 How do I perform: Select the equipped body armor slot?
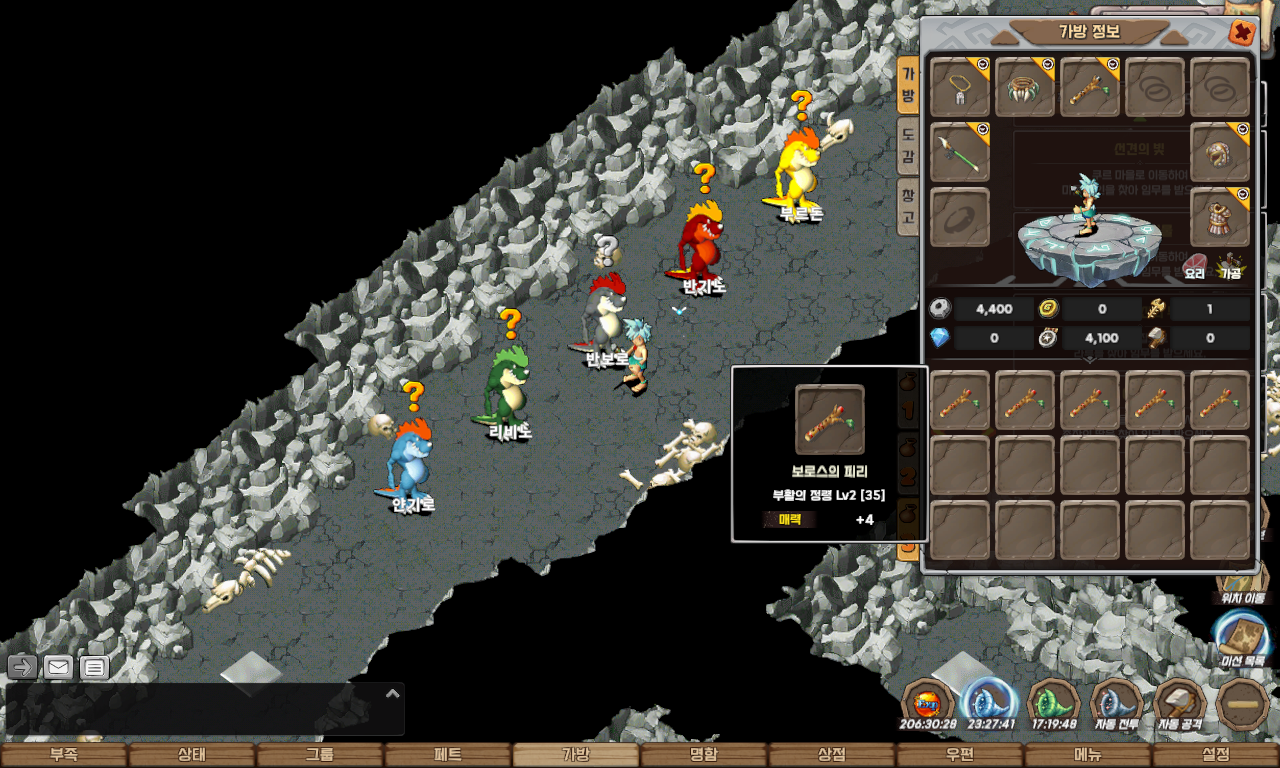pyautogui.click(x=1220, y=217)
